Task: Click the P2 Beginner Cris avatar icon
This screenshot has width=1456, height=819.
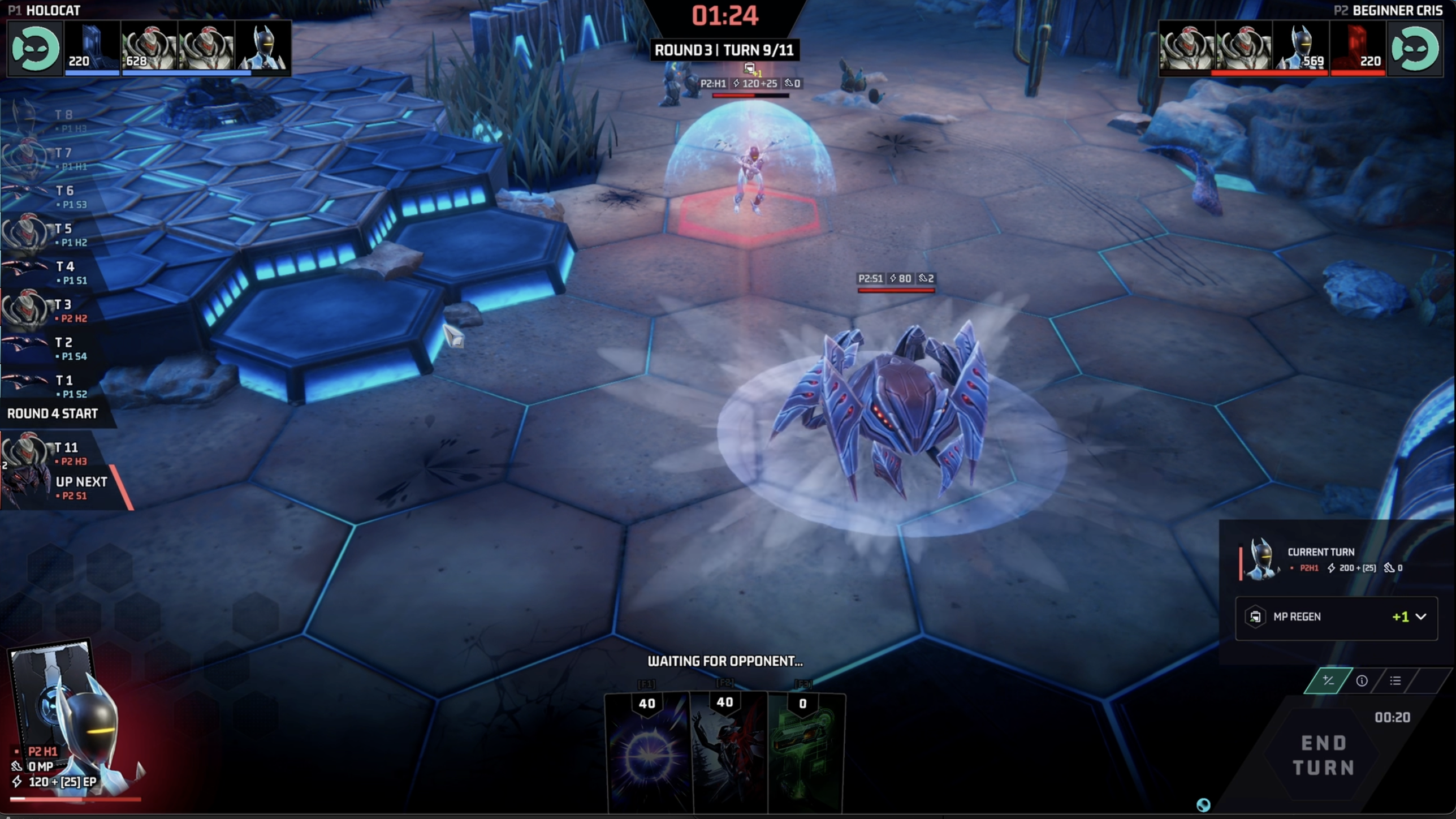Action: (x=1417, y=49)
